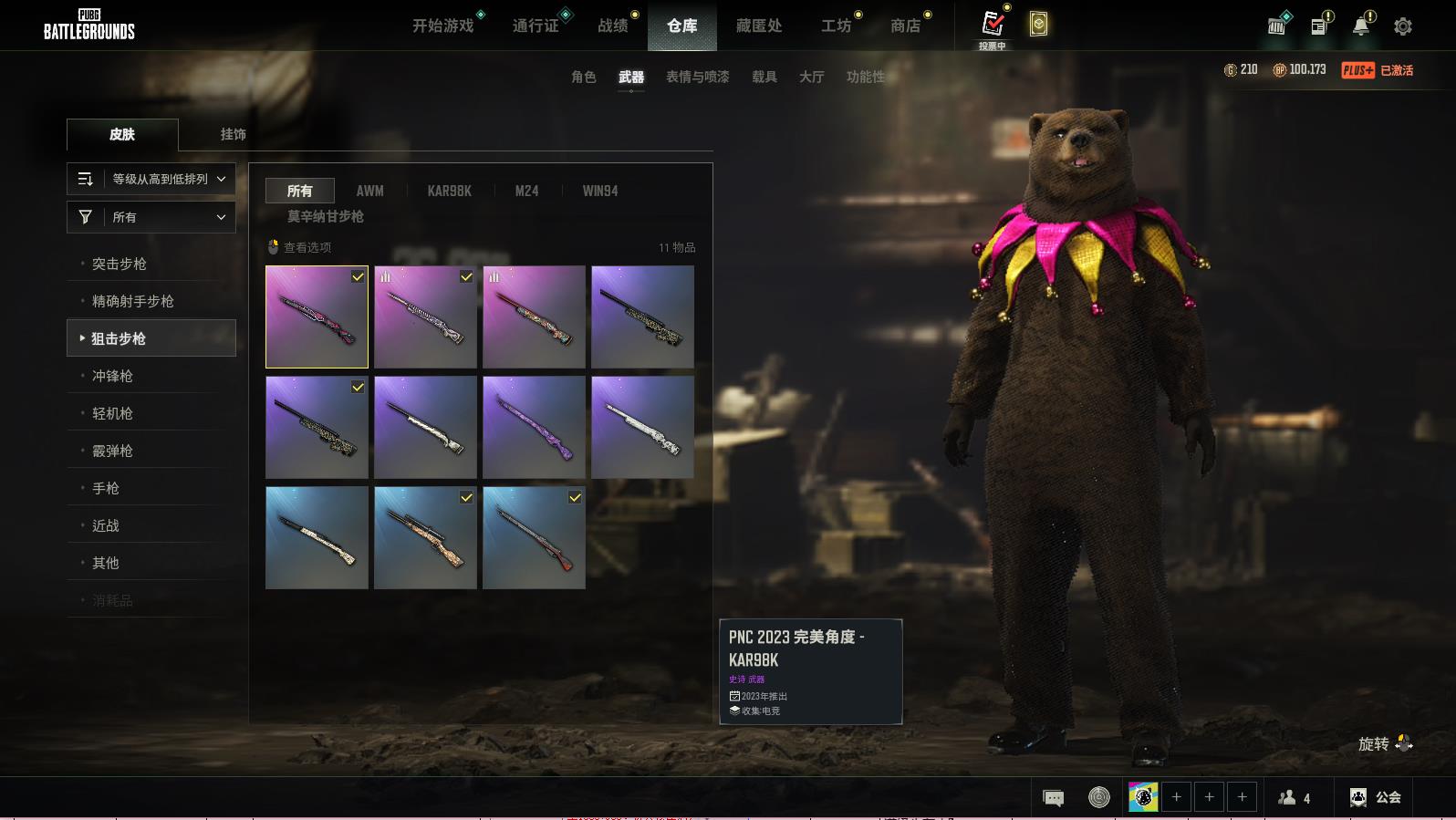
Task: Select the pink PNC 2023 KAR98K skin
Action: pos(317,317)
